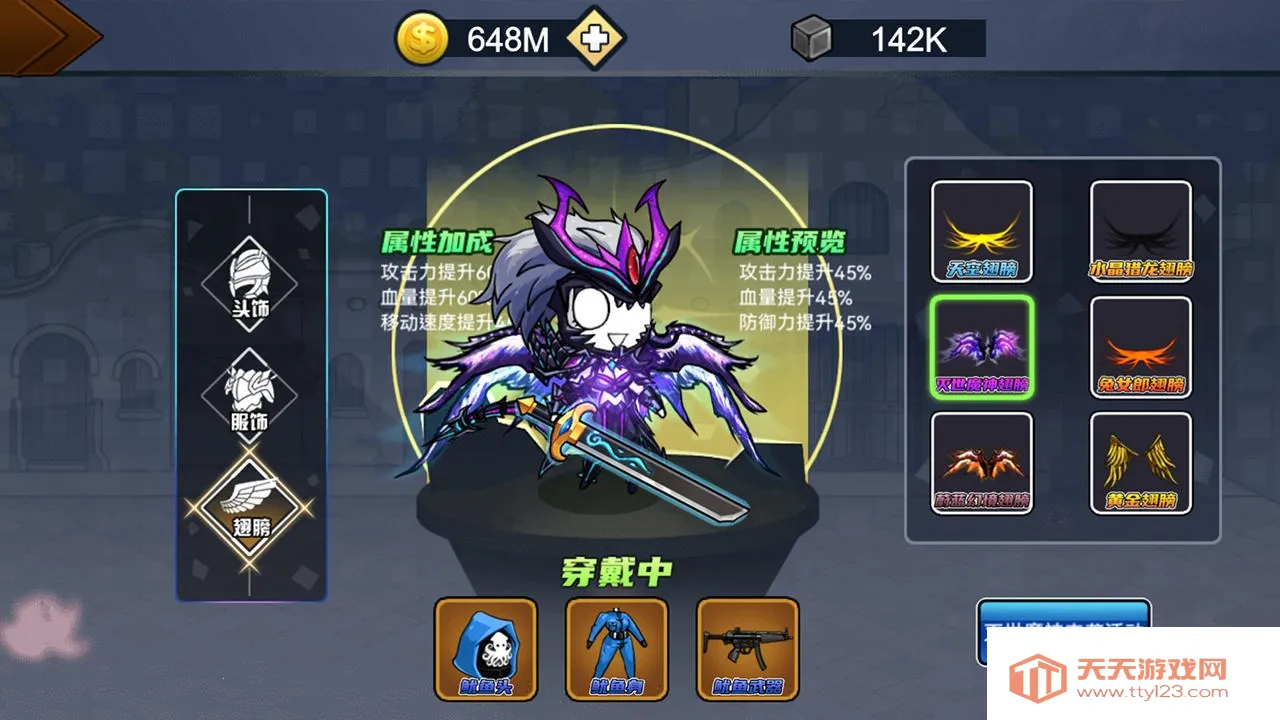This screenshot has height=720, width=1280.
Task: Click the gold coin currency icon
Action: 421,36
